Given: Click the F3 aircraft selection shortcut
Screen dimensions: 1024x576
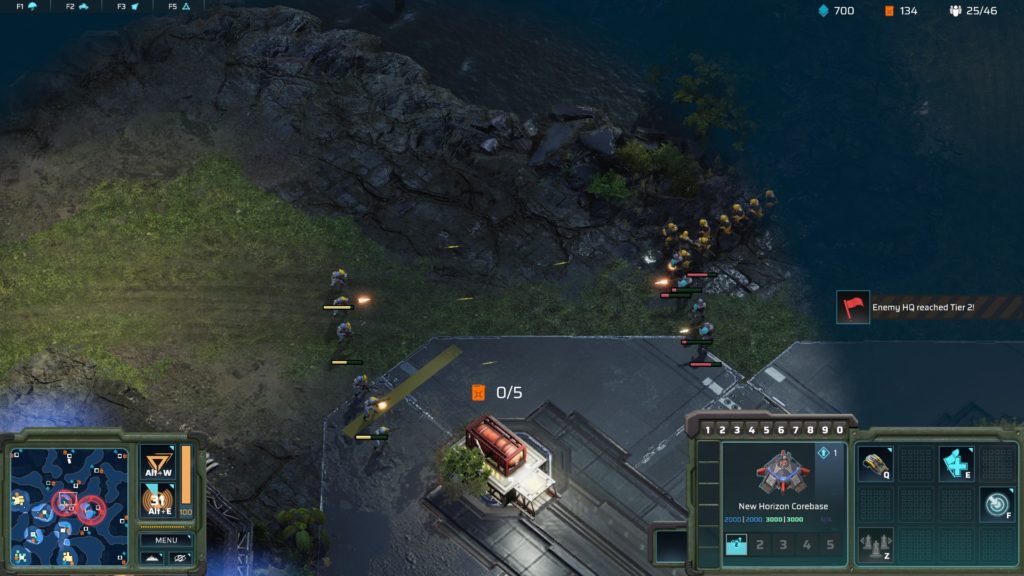Looking at the screenshot, I should coord(127,6).
